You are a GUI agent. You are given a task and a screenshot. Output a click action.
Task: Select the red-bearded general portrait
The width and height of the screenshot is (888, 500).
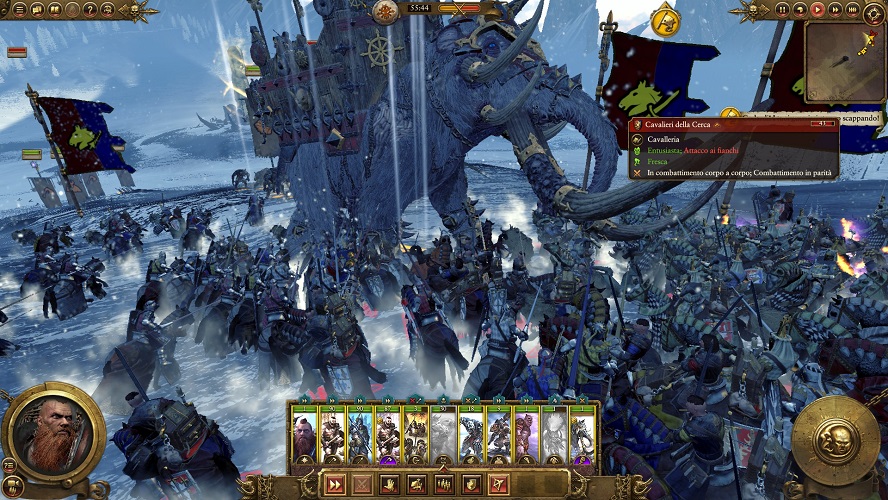(52, 434)
